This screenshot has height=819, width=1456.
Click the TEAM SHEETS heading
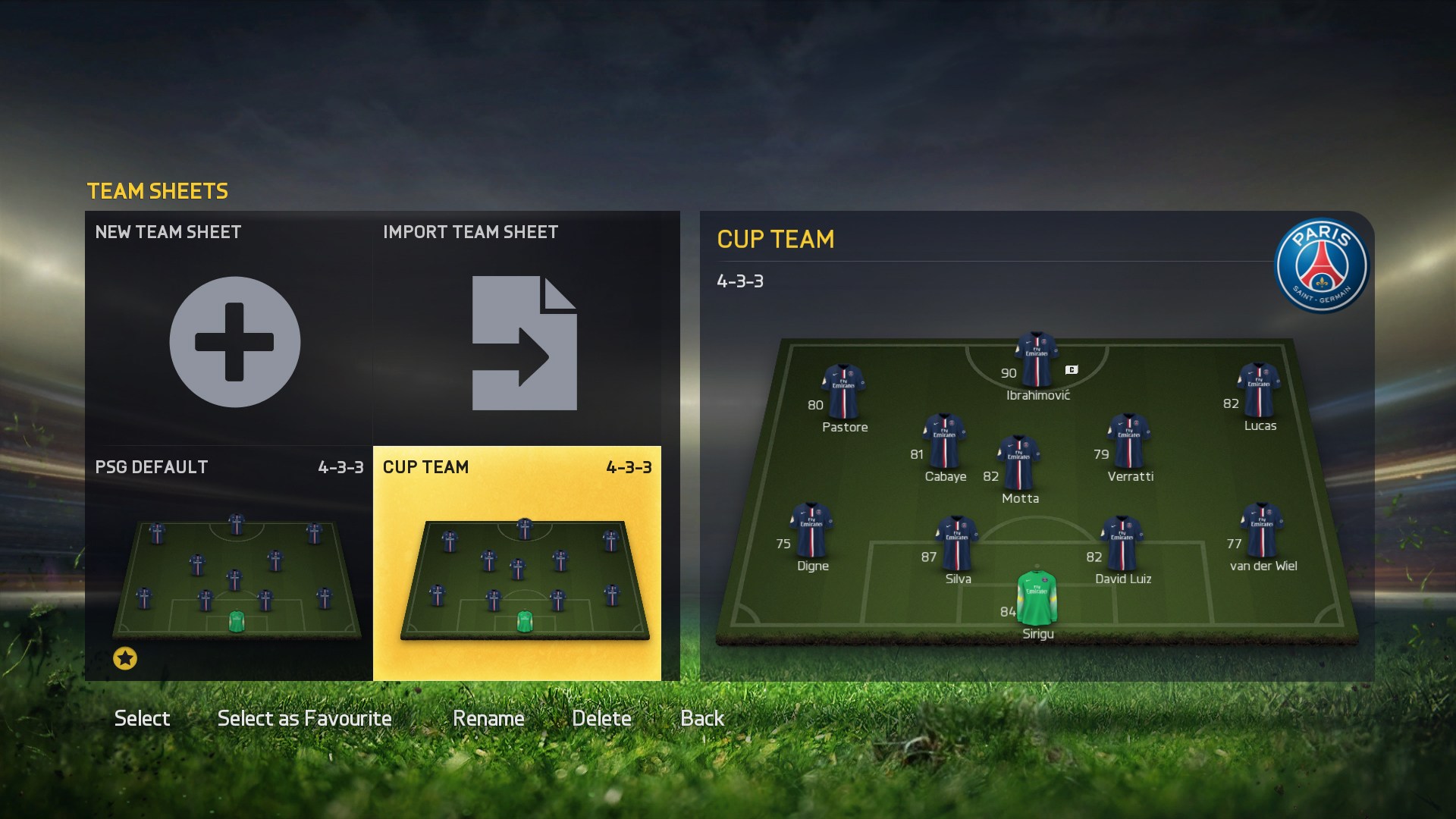(x=157, y=191)
